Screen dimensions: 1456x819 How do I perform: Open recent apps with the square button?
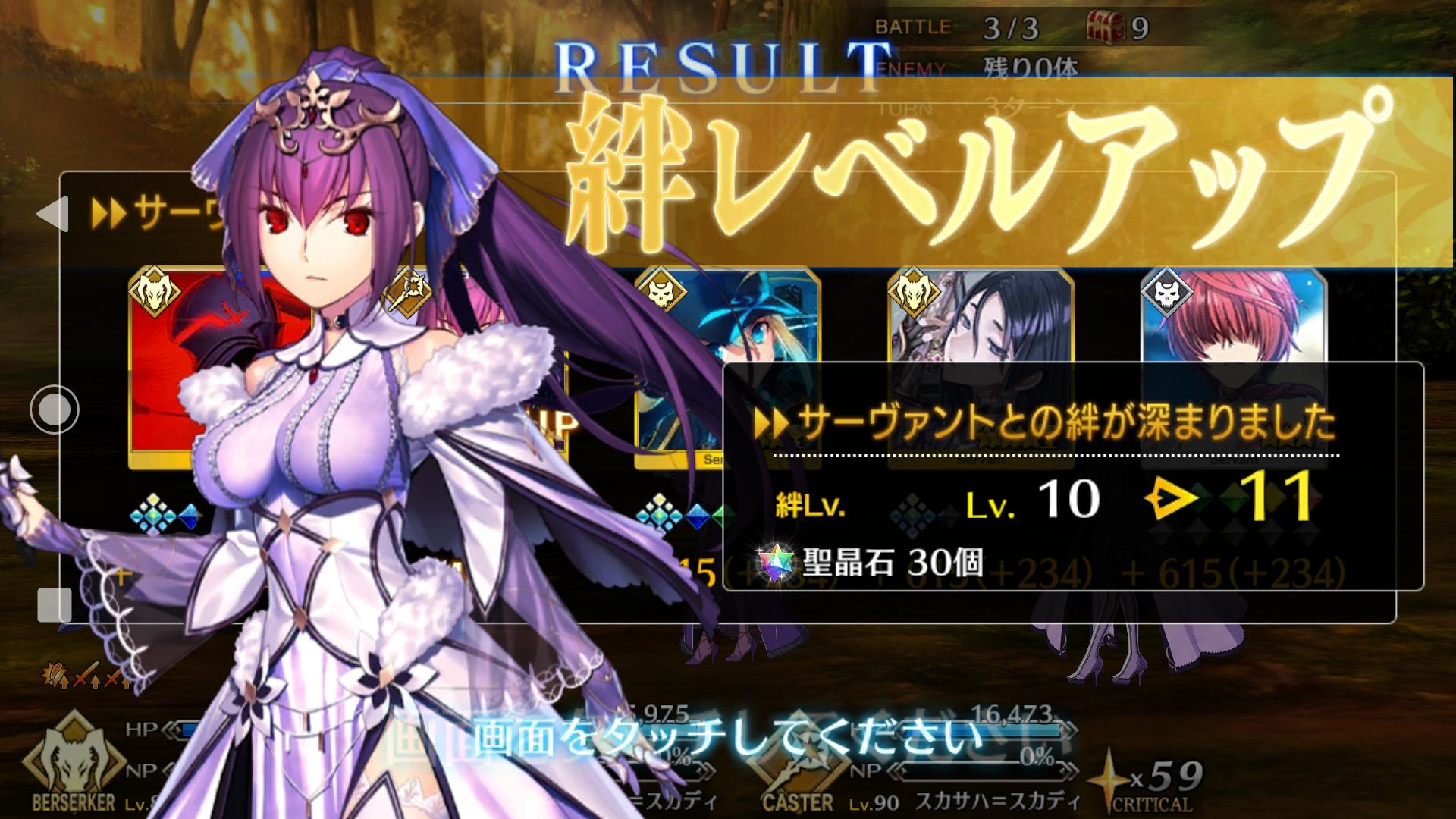point(55,604)
